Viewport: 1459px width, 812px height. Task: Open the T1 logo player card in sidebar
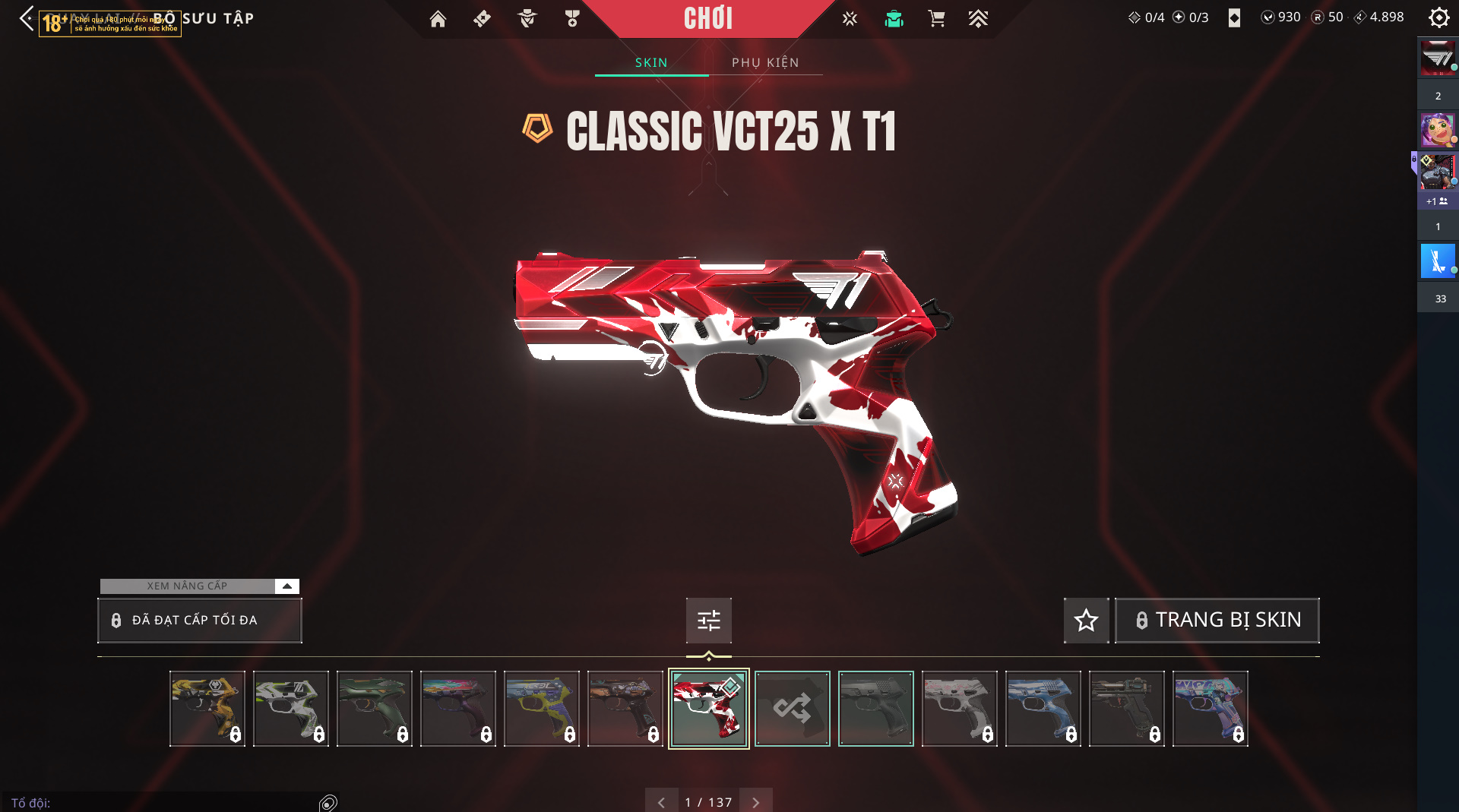pyautogui.click(x=1438, y=58)
